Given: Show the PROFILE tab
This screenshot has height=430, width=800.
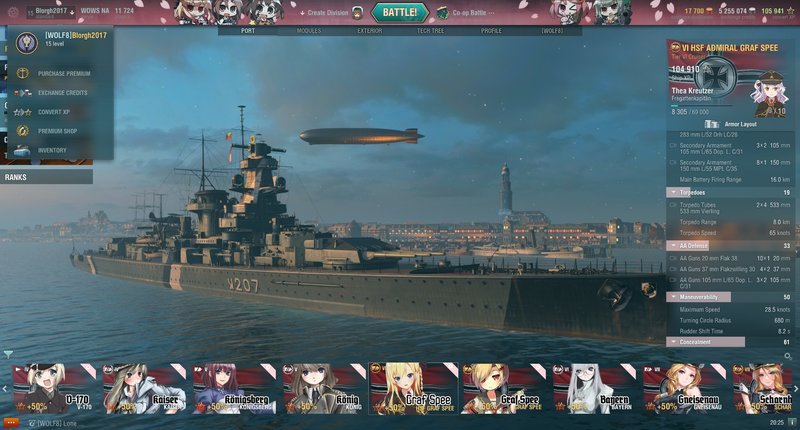Looking at the screenshot, I should tap(491, 31).
